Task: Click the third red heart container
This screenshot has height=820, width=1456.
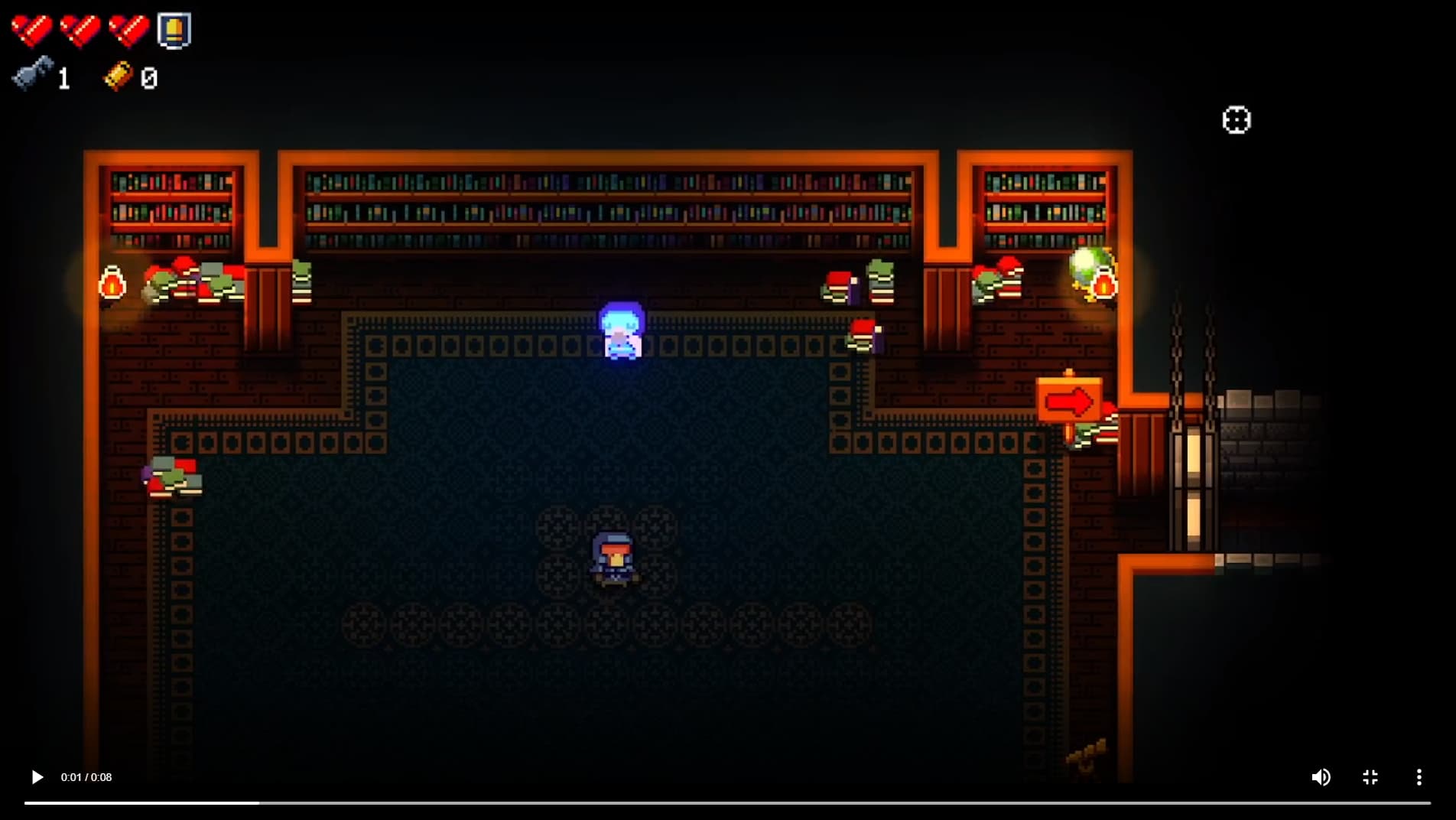Action: tap(128, 31)
